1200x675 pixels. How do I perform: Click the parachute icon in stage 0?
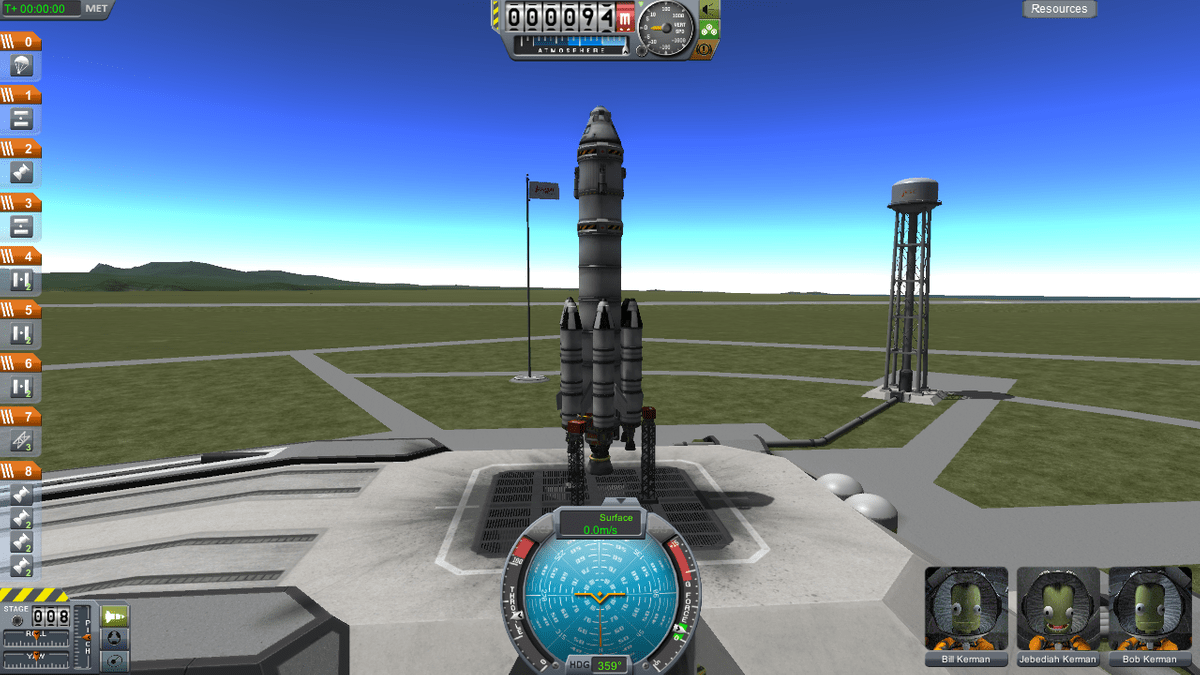tap(22, 66)
